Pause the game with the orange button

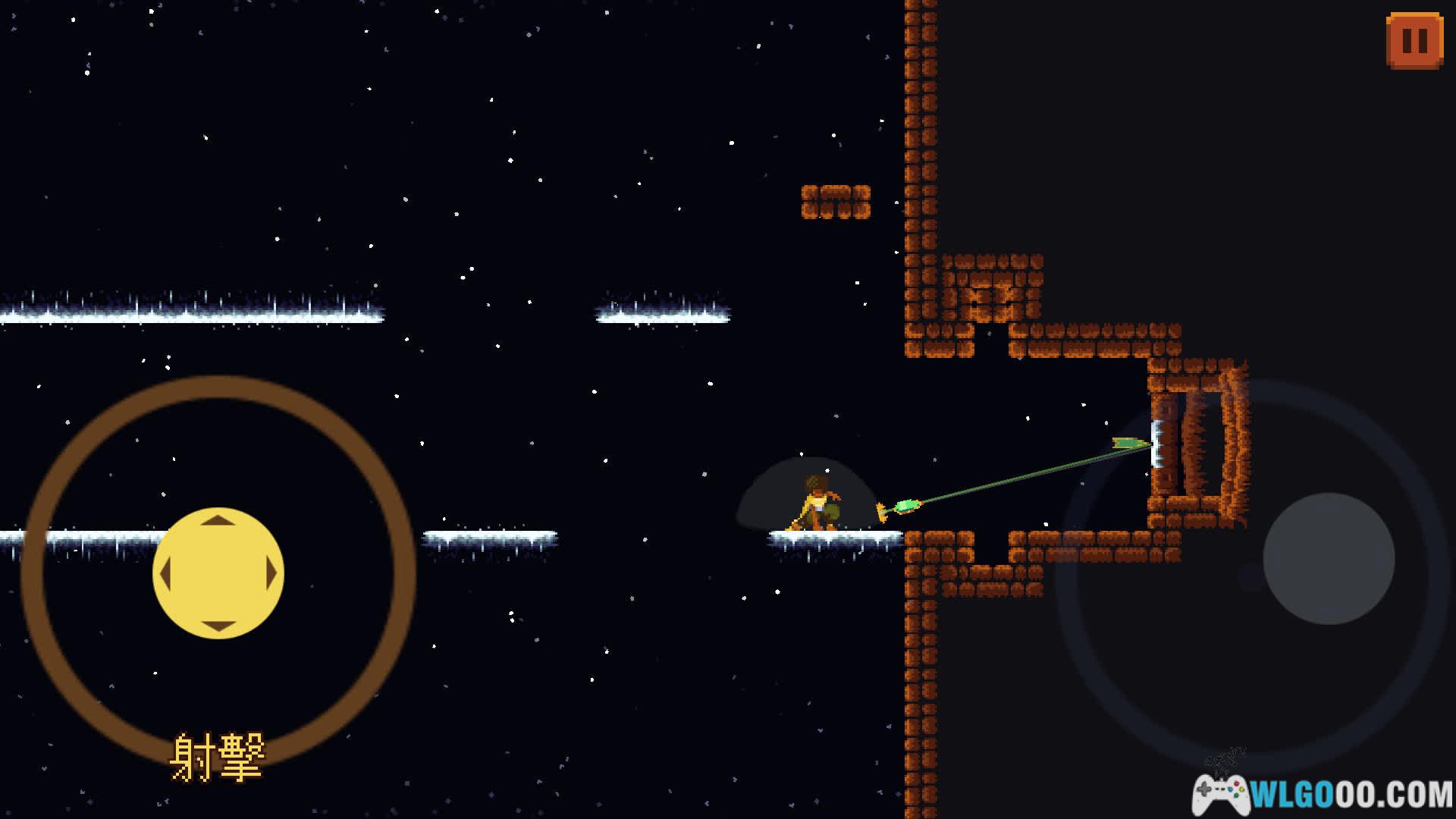[x=1414, y=41]
